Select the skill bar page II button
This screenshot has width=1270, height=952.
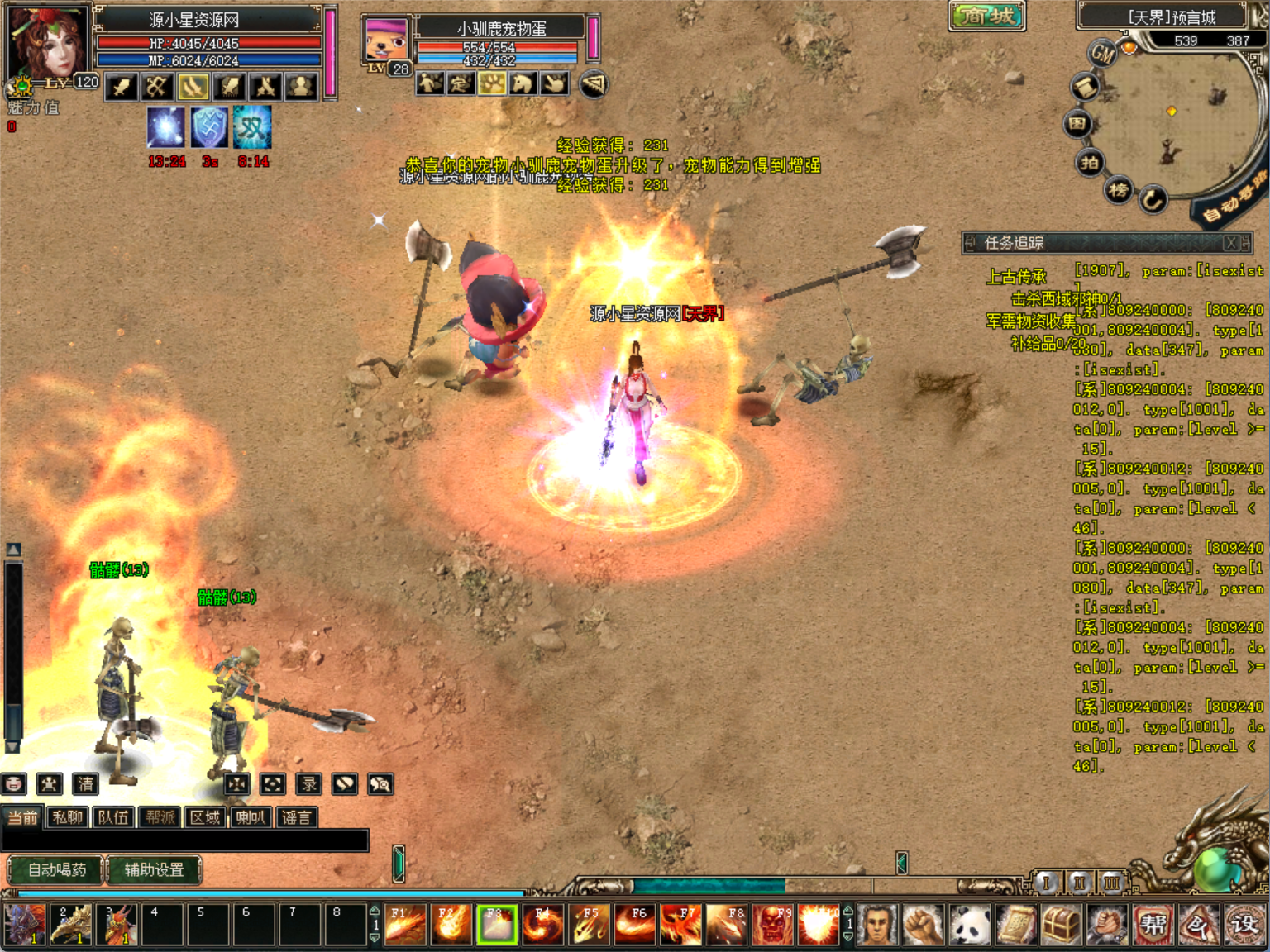[x=1079, y=883]
